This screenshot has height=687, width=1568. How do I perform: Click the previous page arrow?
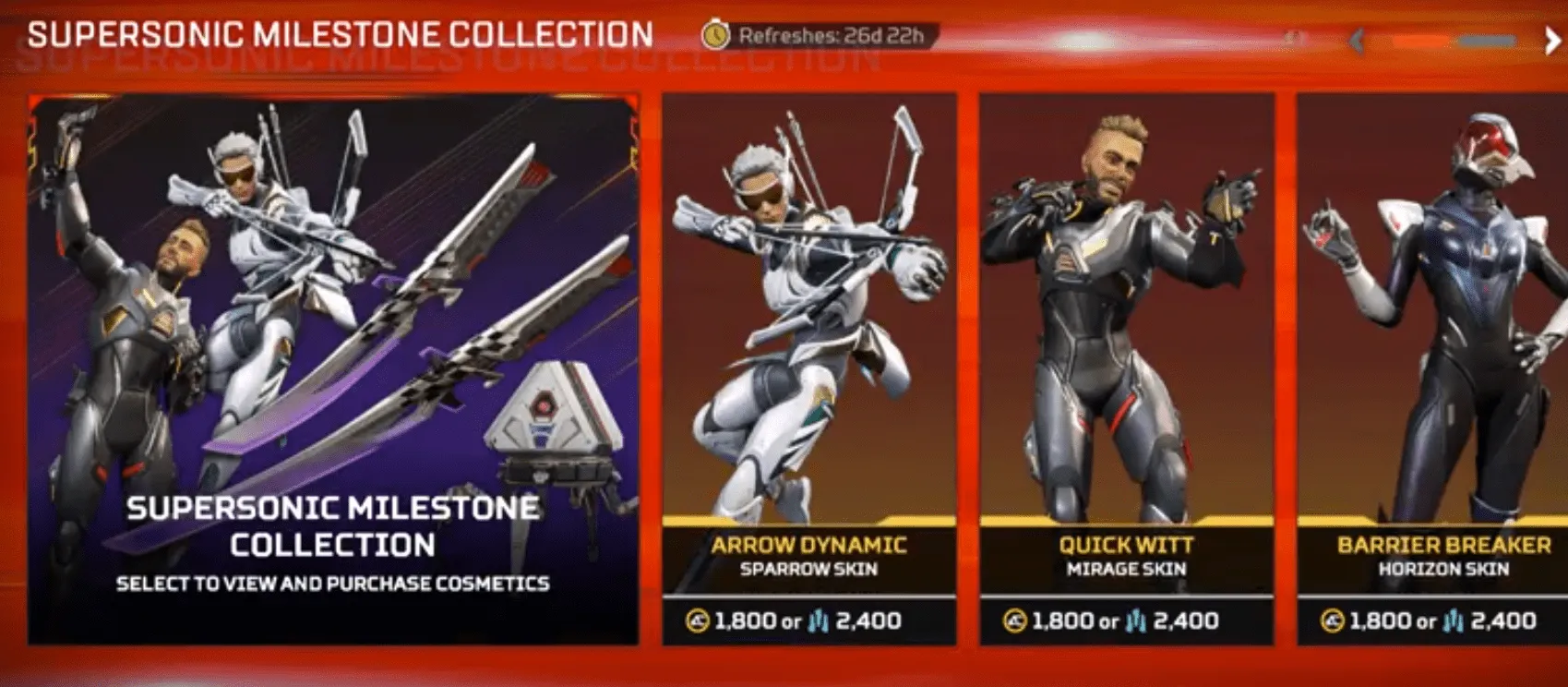pyautogui.click(x=1357, y=40)
